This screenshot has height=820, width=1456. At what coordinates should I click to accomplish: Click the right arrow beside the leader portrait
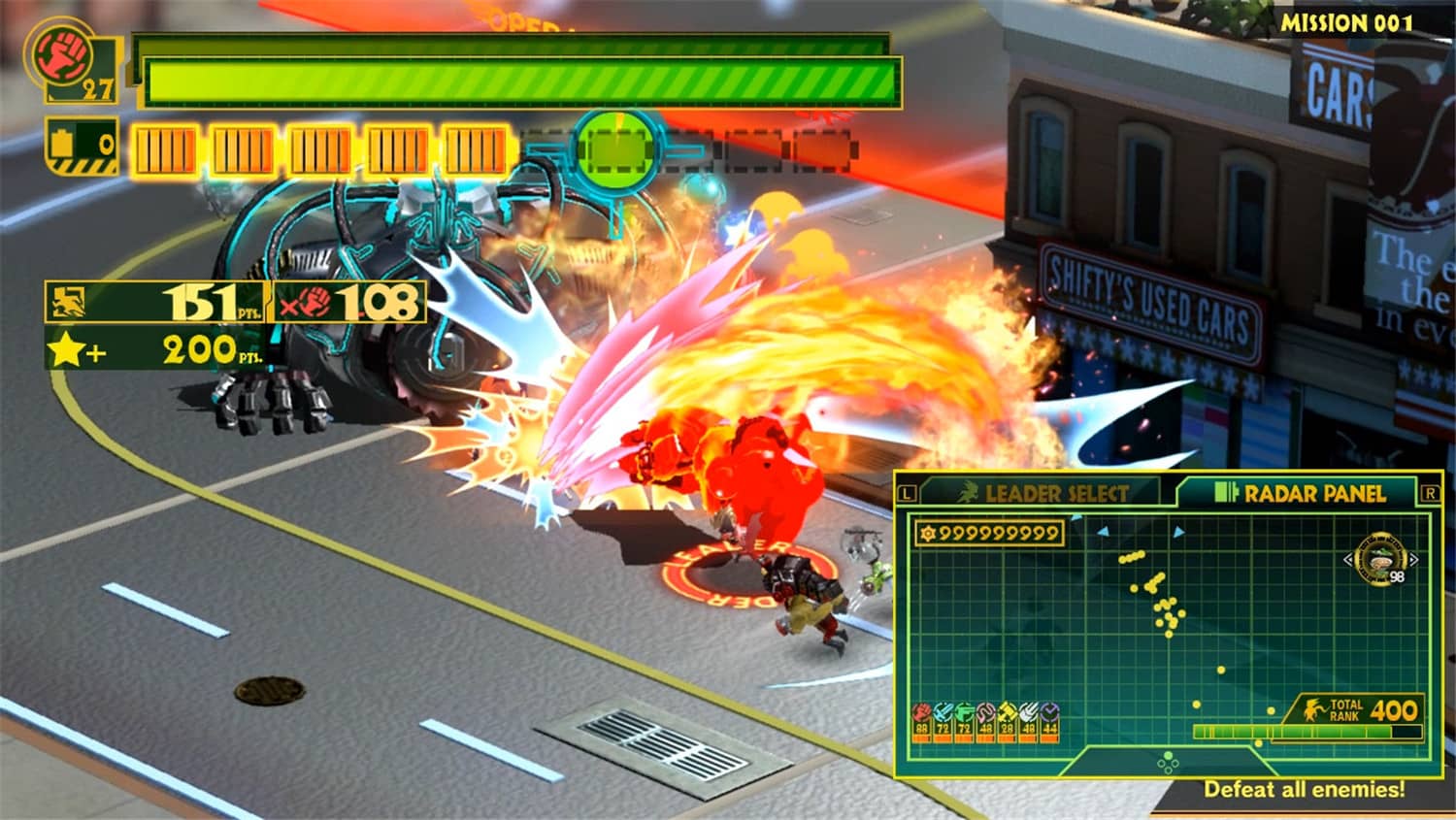pos(1413,560)
